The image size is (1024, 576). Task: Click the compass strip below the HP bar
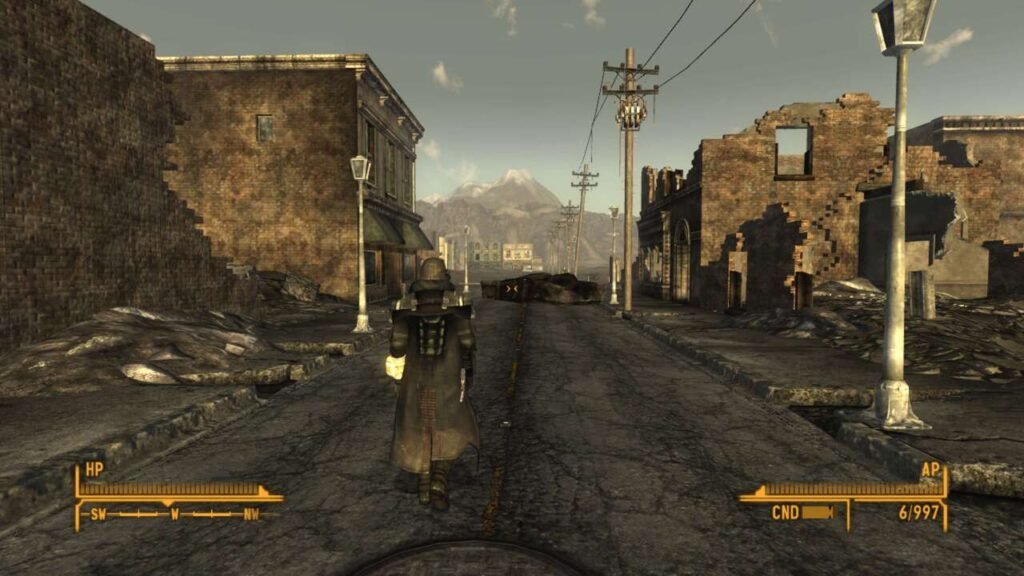(175, 515)
